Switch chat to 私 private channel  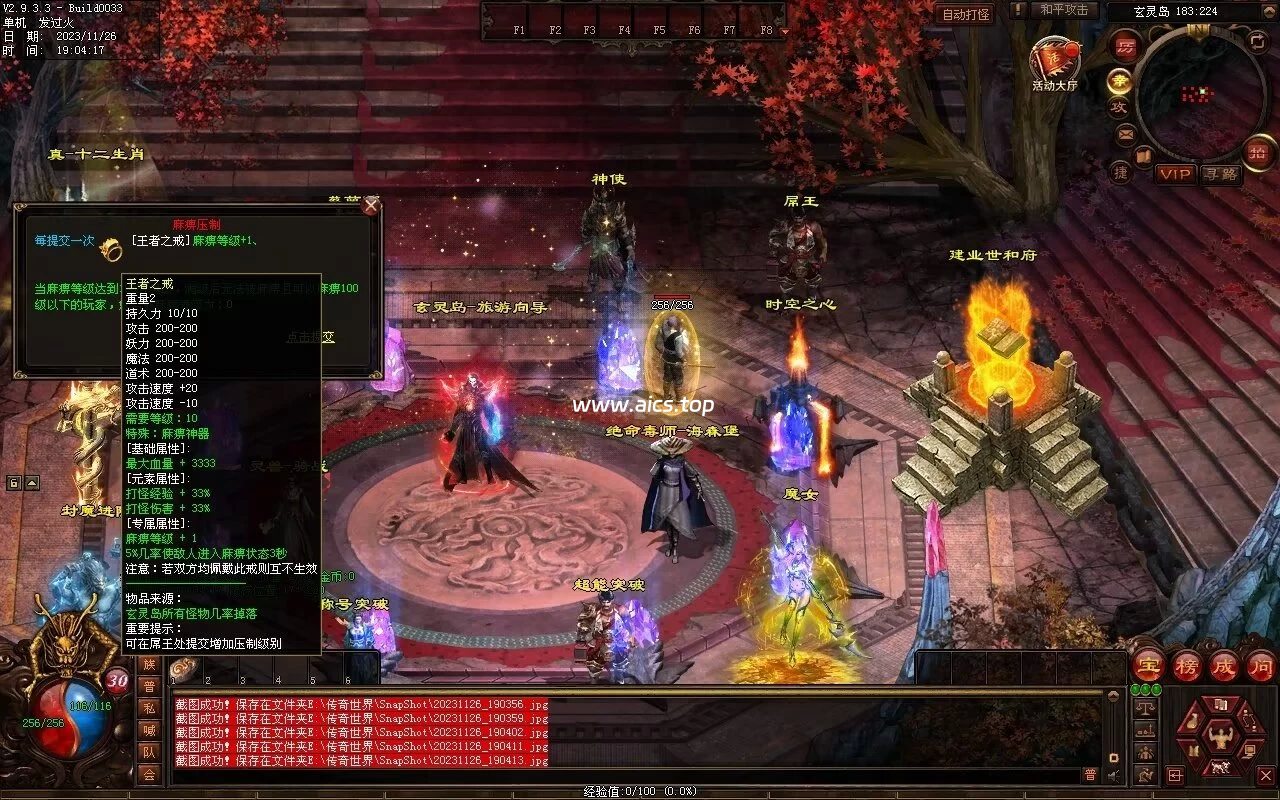point(149,708)
